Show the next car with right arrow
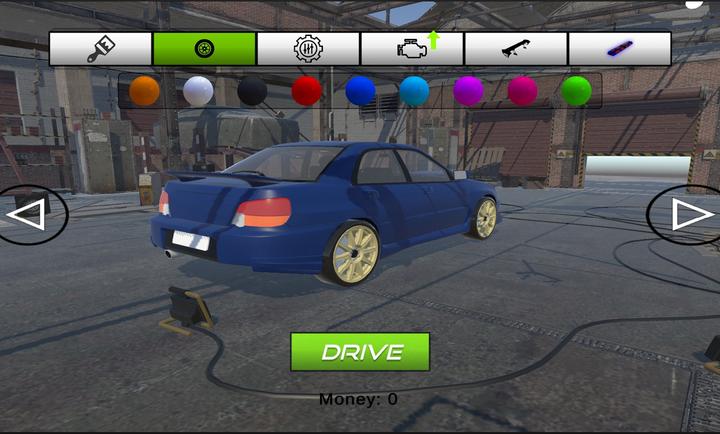The width and height of the screenshot is (720, 434). pyautogui.click(x=688, y=214)
